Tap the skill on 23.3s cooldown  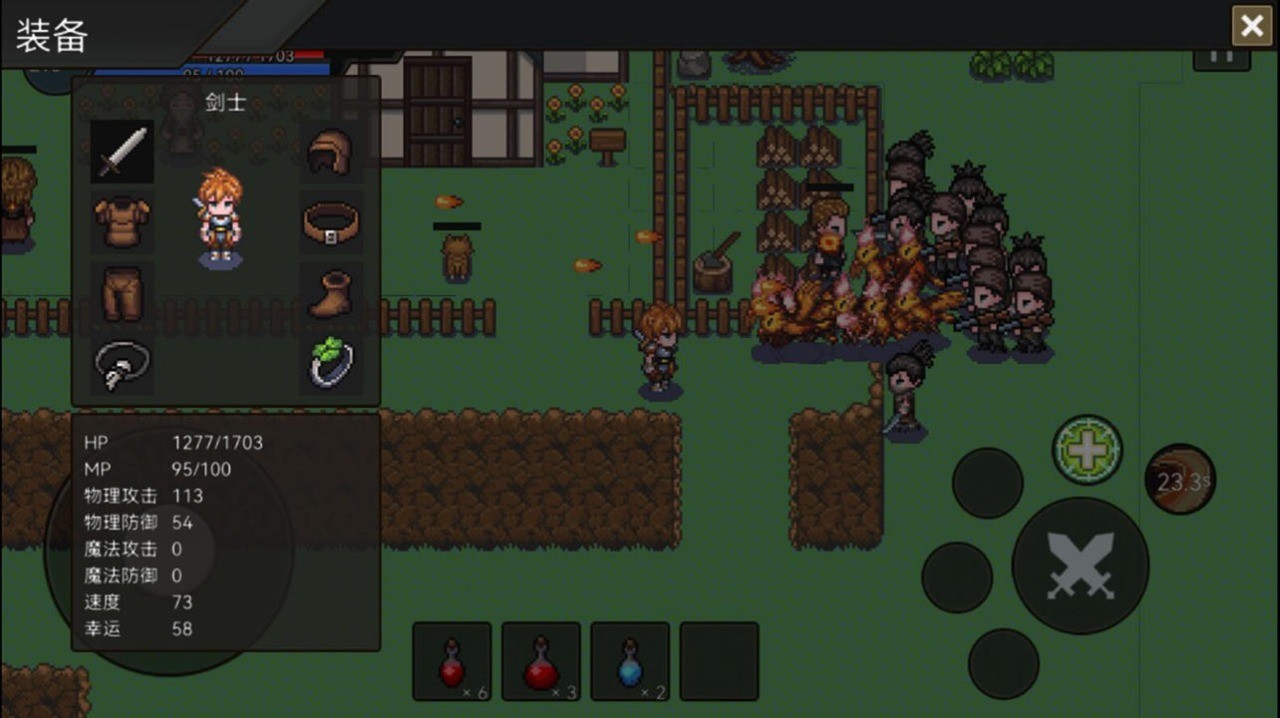tap(1180, 481)
